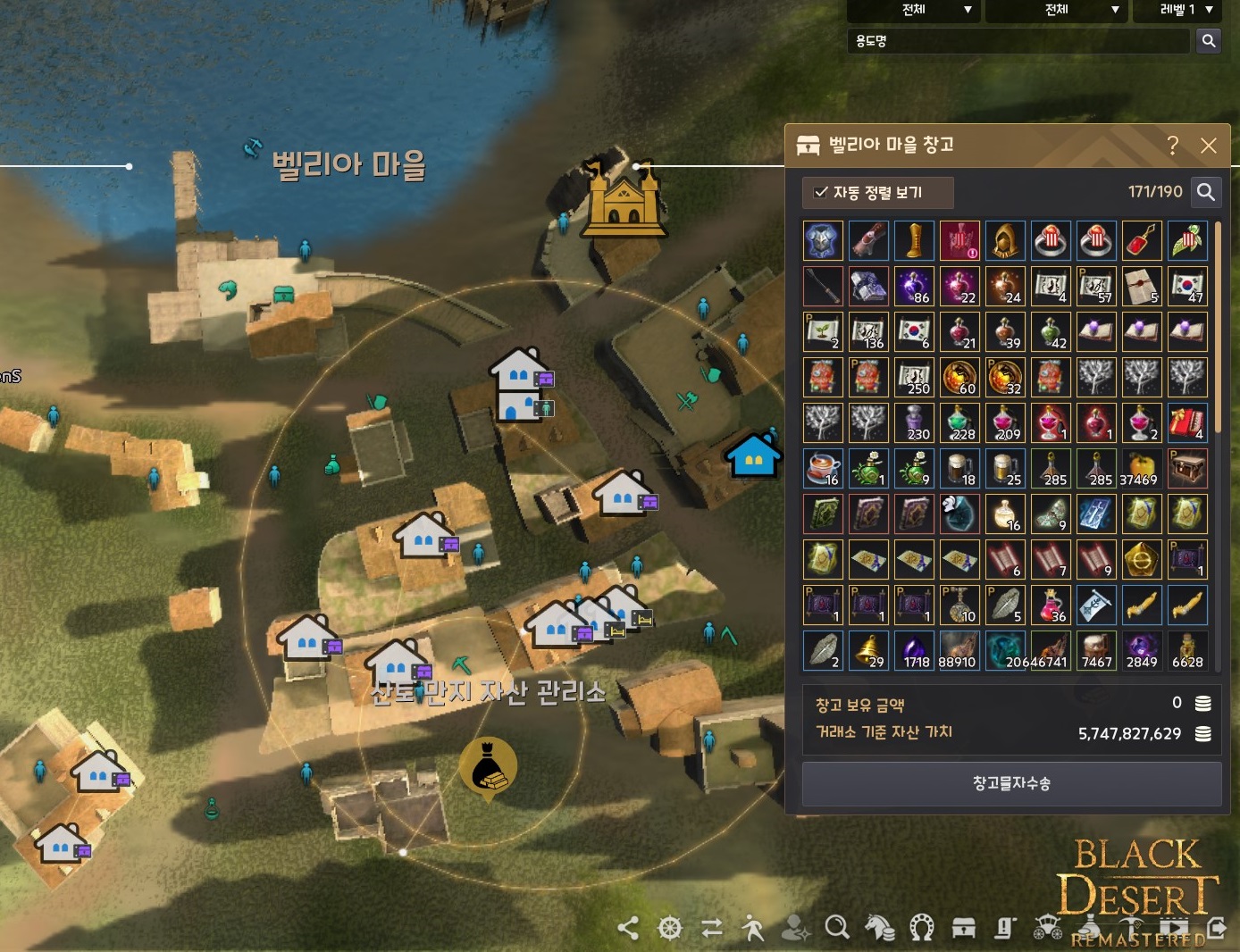Click the gold money bag map marker

488,767
